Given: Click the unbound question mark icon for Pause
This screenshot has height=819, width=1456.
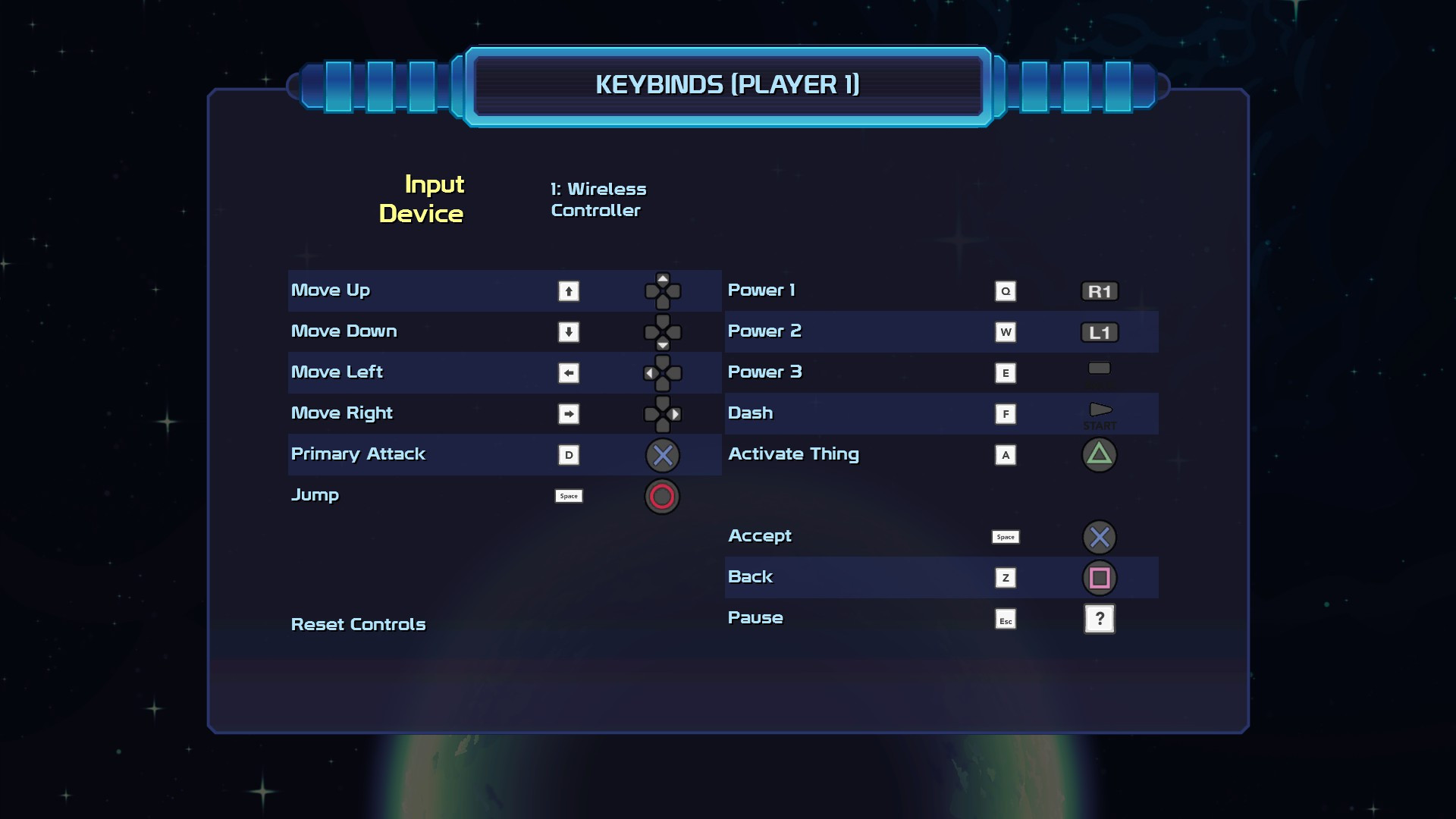Looking at the screenshot, I should (x=1100, y=619).
